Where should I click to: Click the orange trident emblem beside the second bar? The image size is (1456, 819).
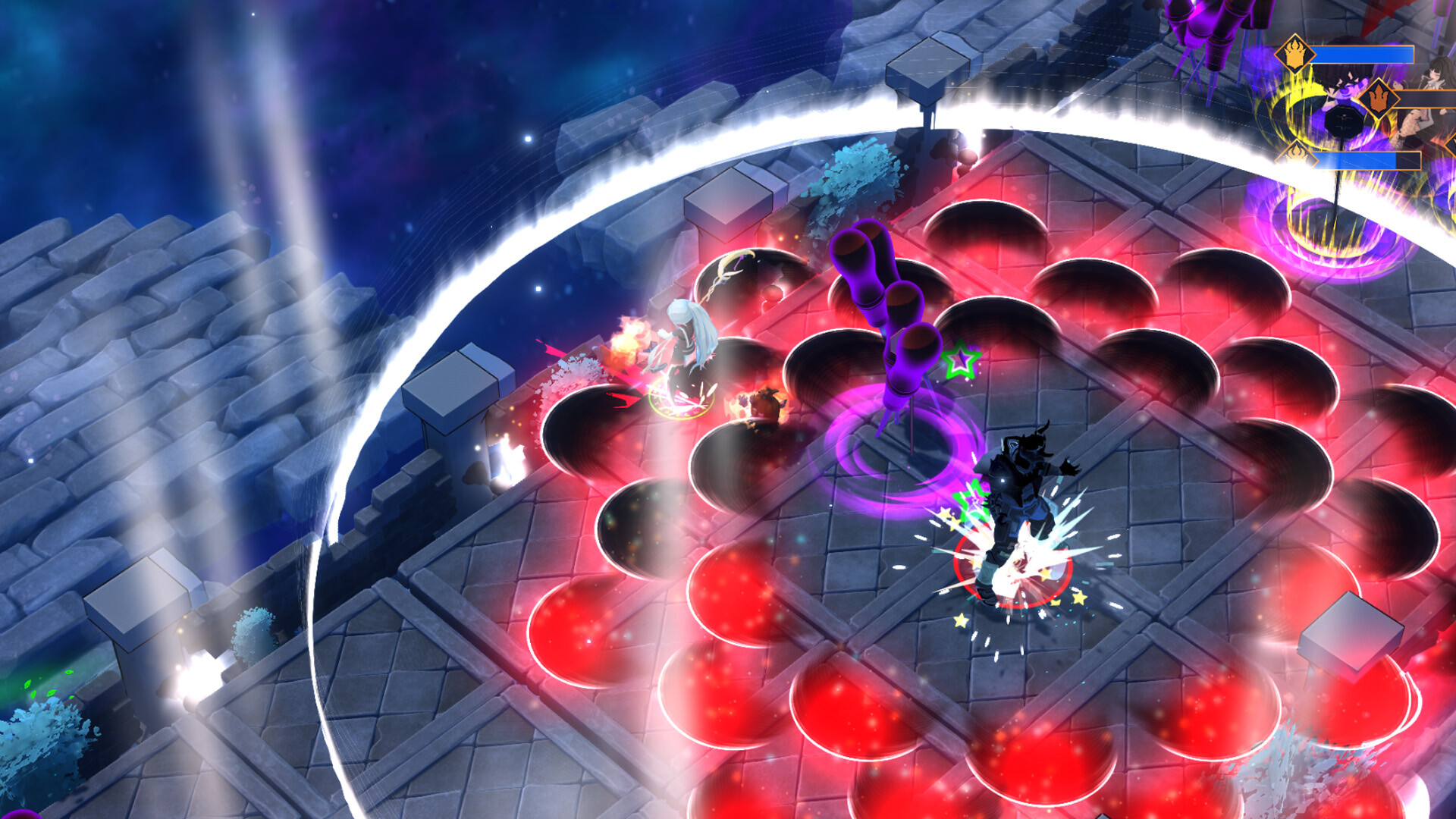1378,99
